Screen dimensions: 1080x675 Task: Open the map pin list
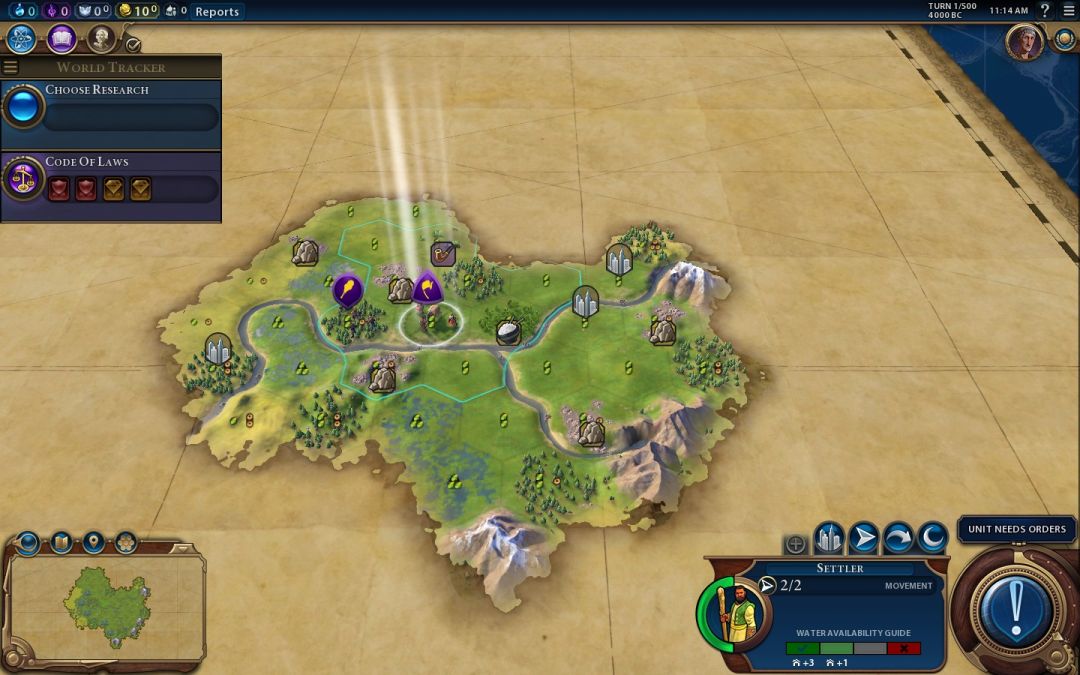[x=94, y=543]
